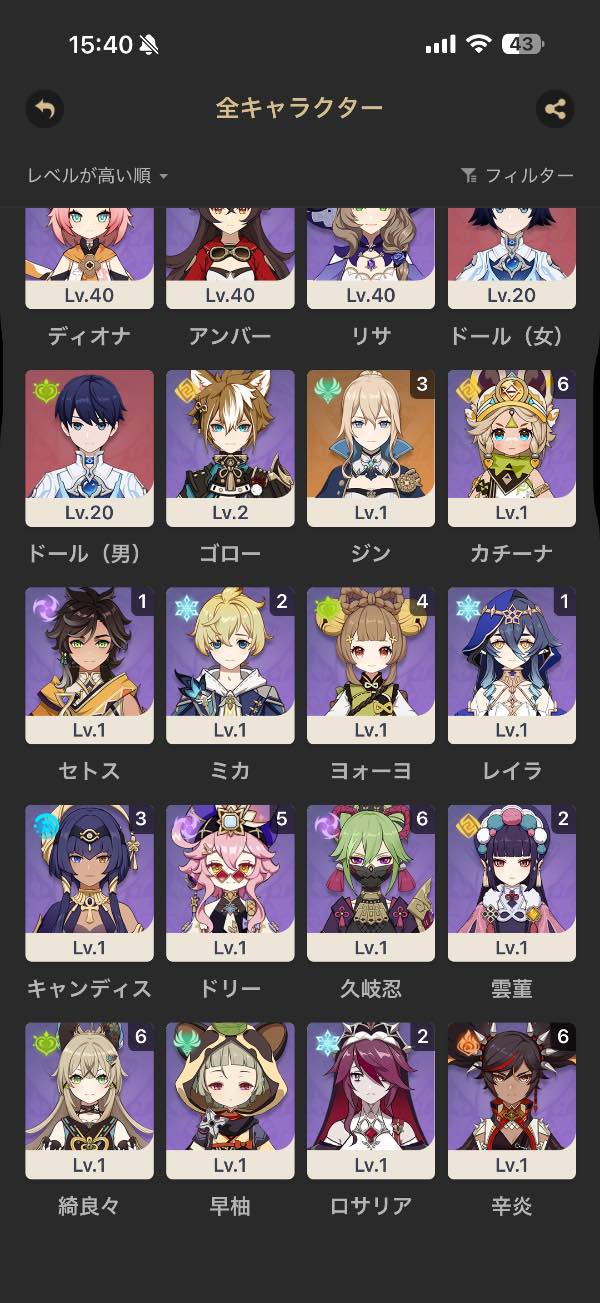Image resolution: width=600 pixels, height=1303 pixels.
Task: Open the フィルター filter options
Action: click(518, 176)
